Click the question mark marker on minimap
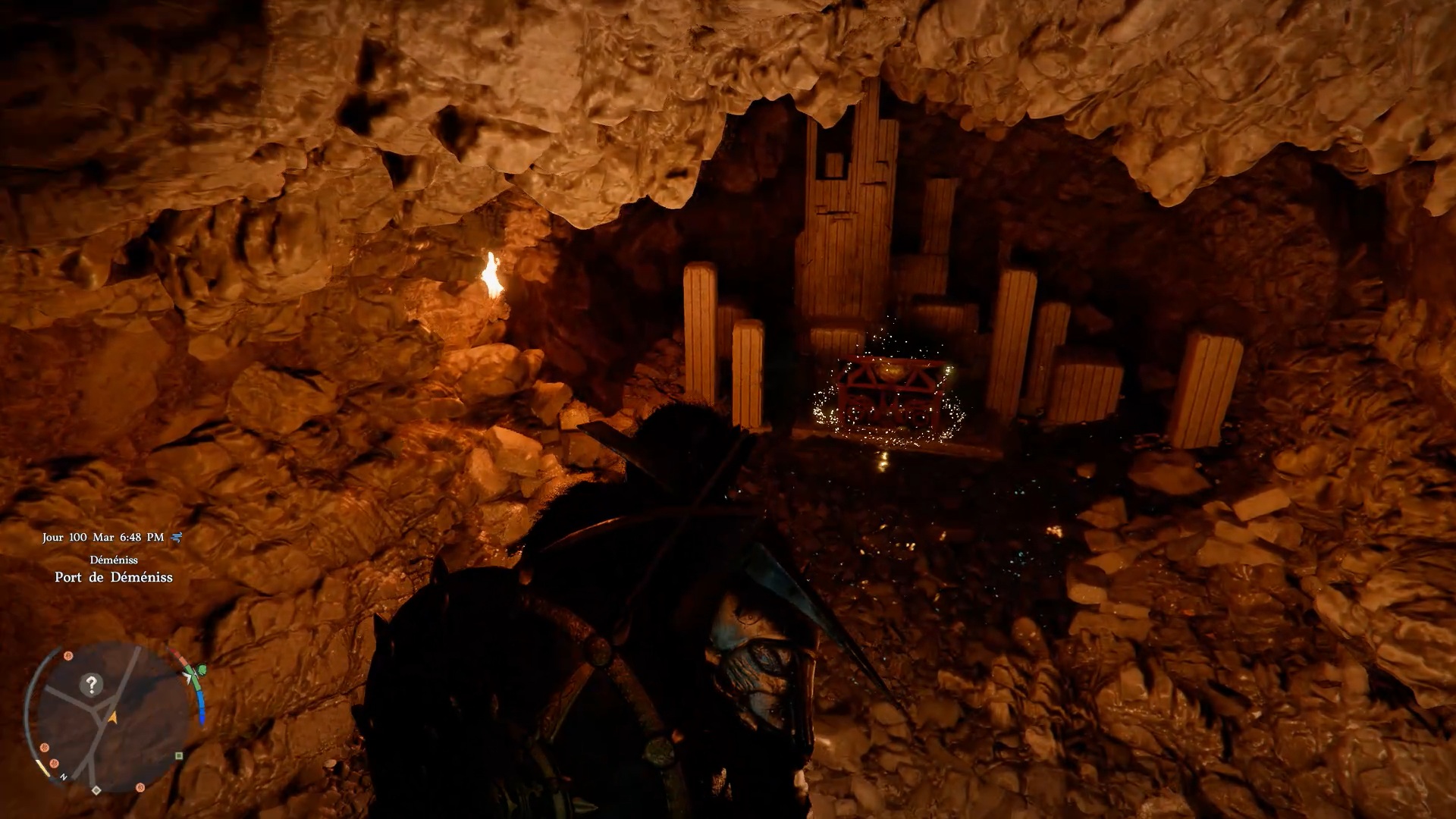This screenshot has height=819, width=1456. tap(91, 685)
